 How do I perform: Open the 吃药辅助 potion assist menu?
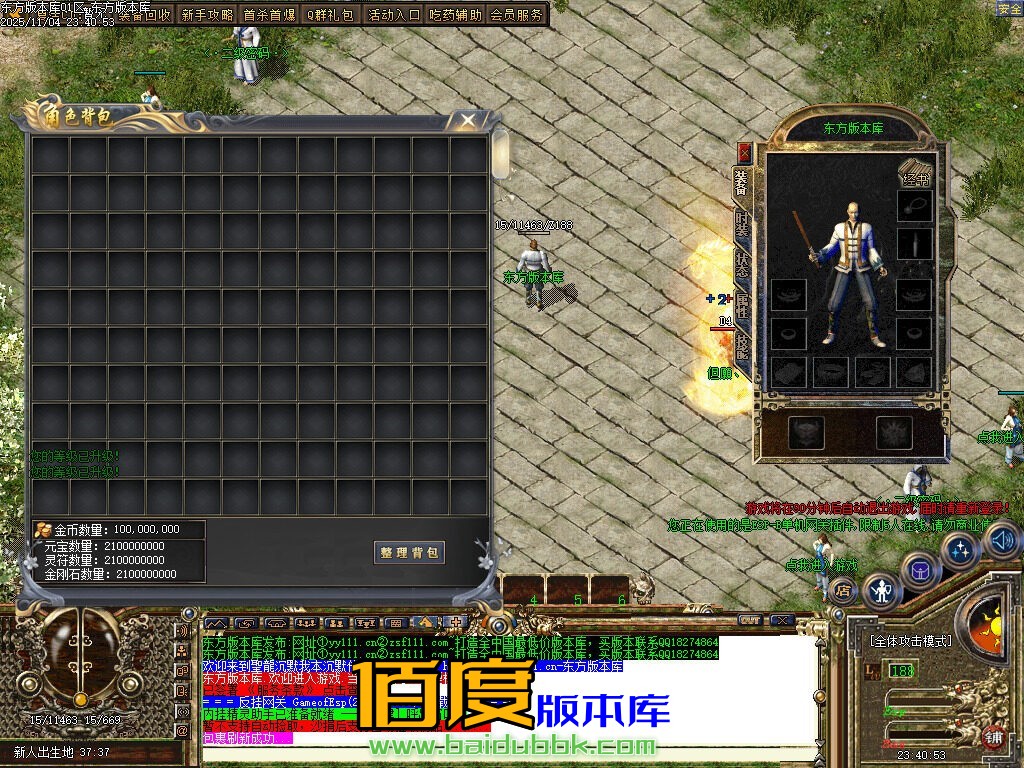coord(455,15)
